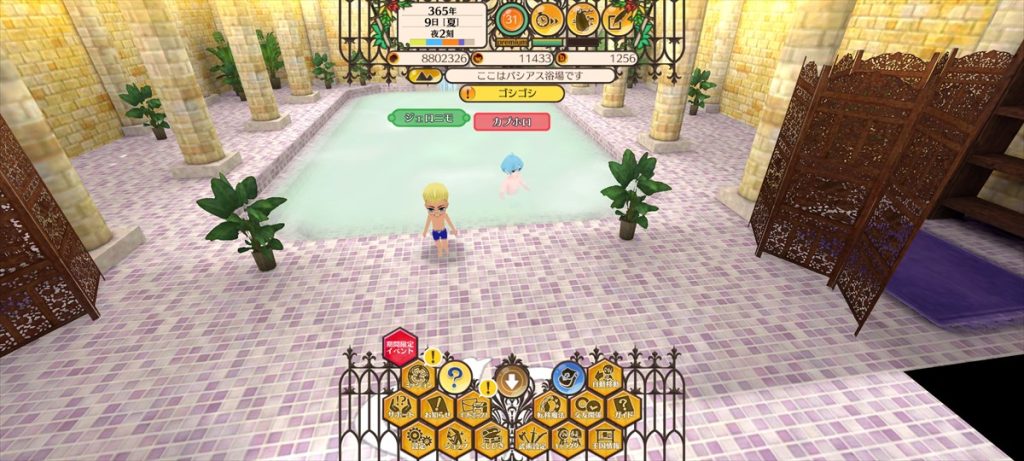The image size is (1024, 461).
Task: Open the ガイド guide hexagon
Action: [622, 408]
